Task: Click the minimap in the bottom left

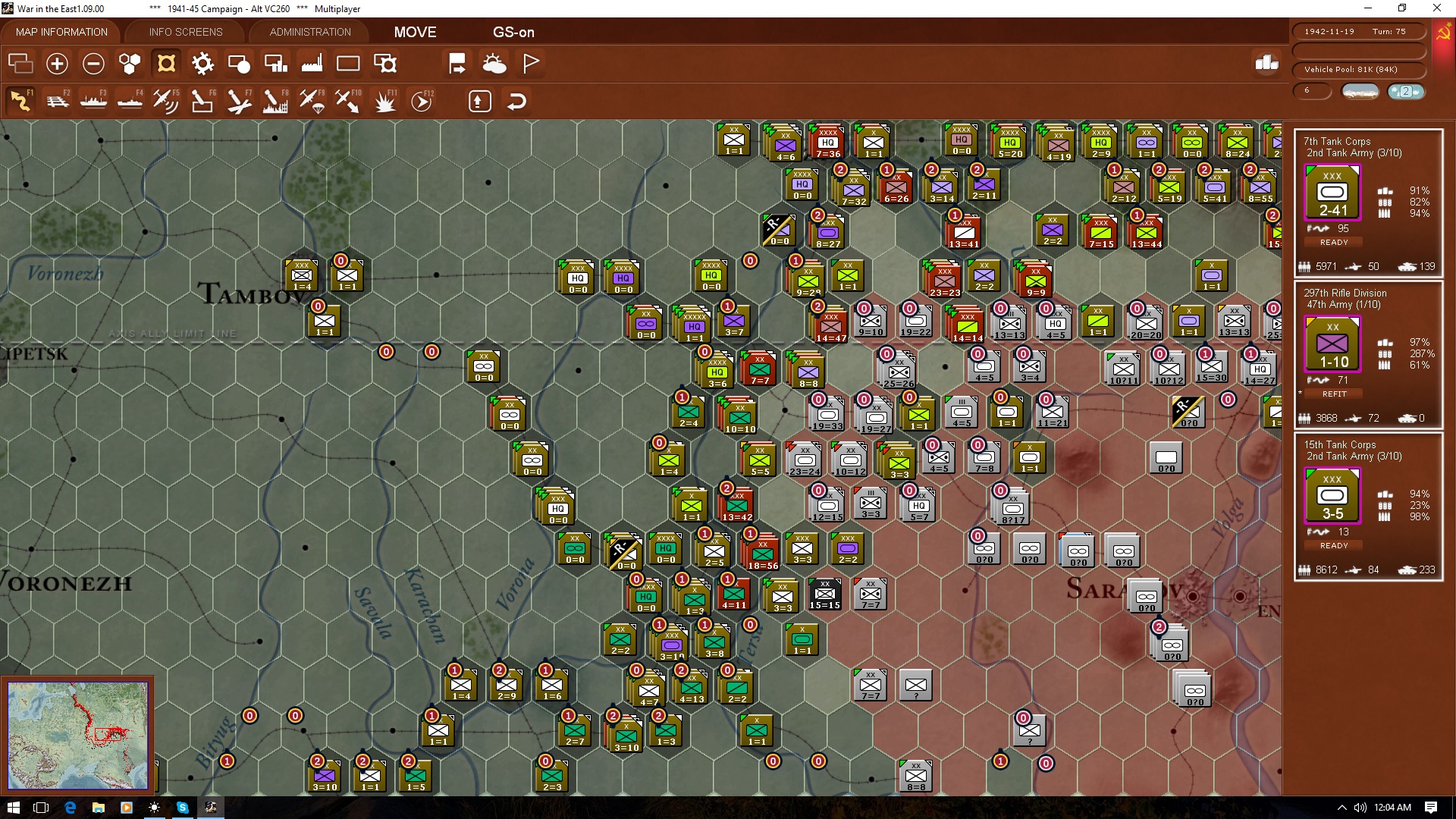Action: tap(78, 734)
